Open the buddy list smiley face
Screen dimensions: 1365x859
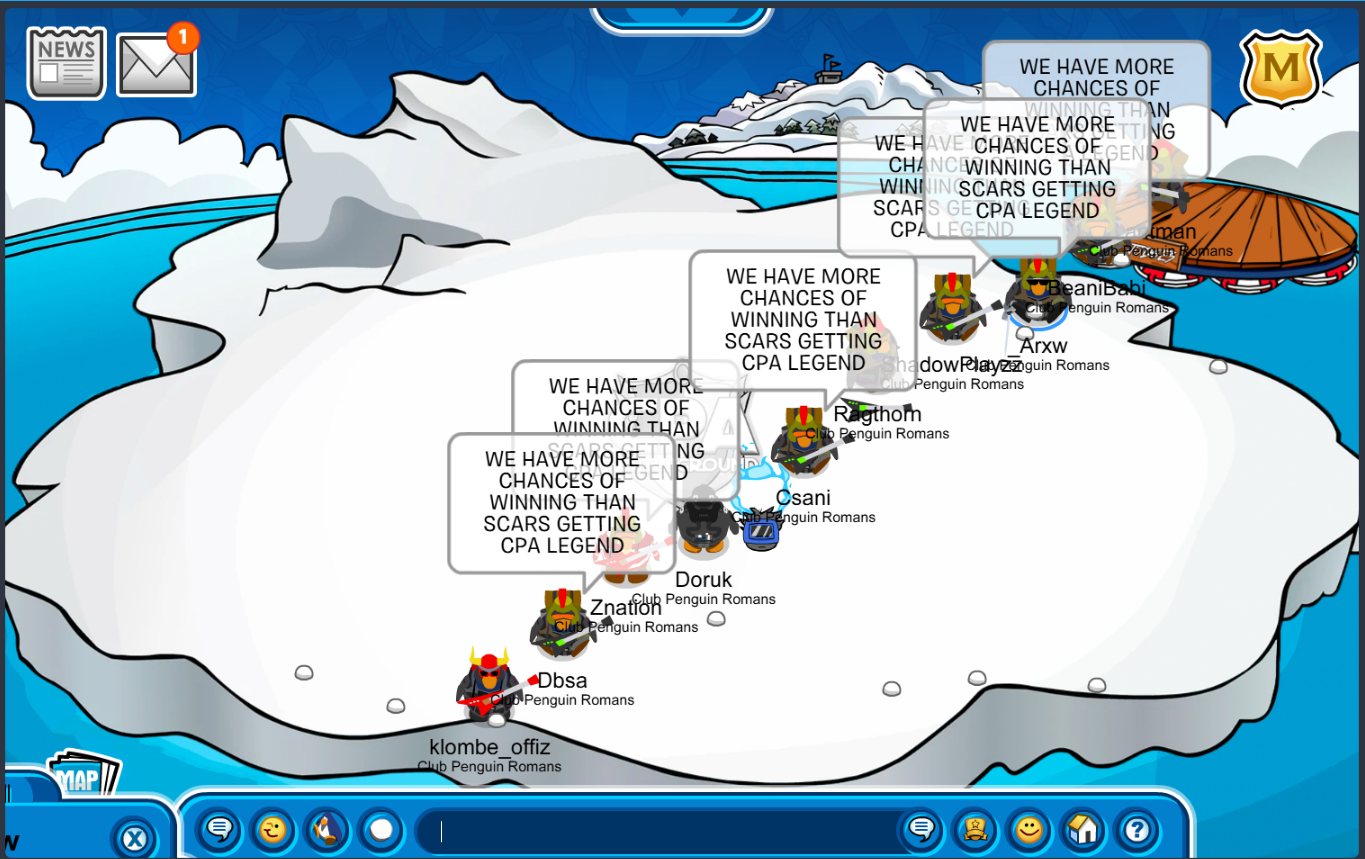(1028, 829)
